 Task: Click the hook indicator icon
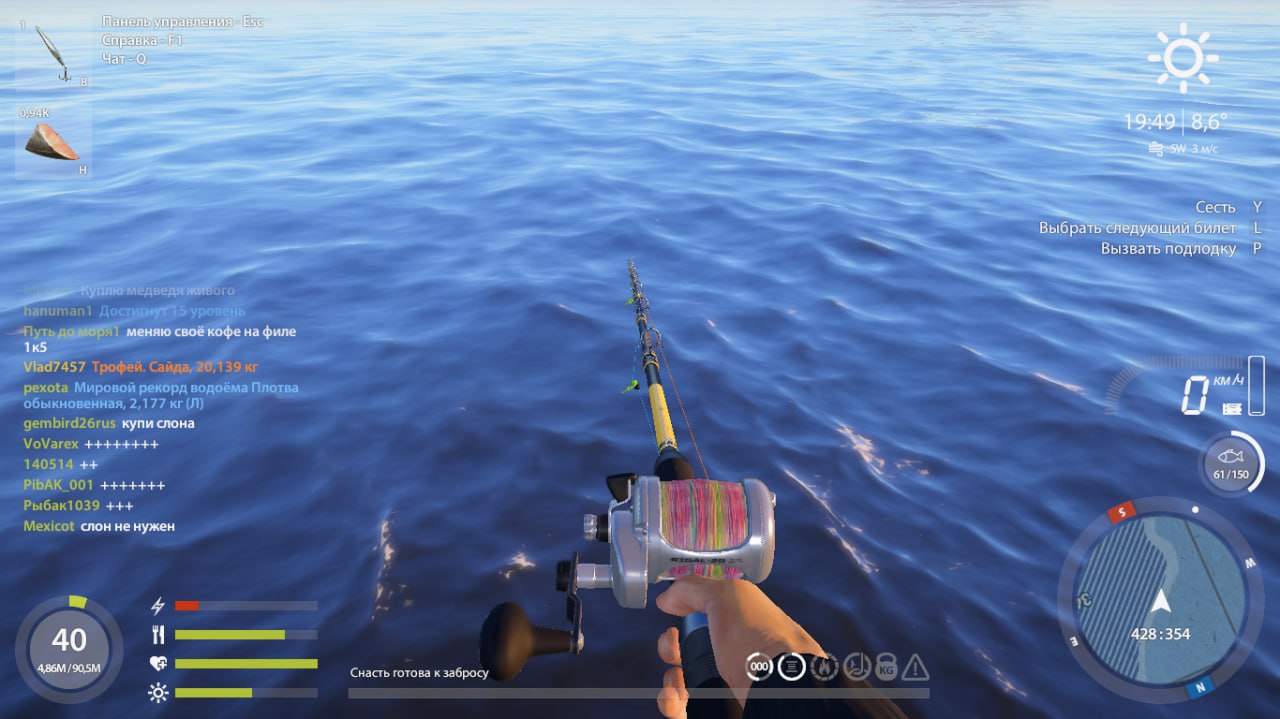tap(855, 666)
